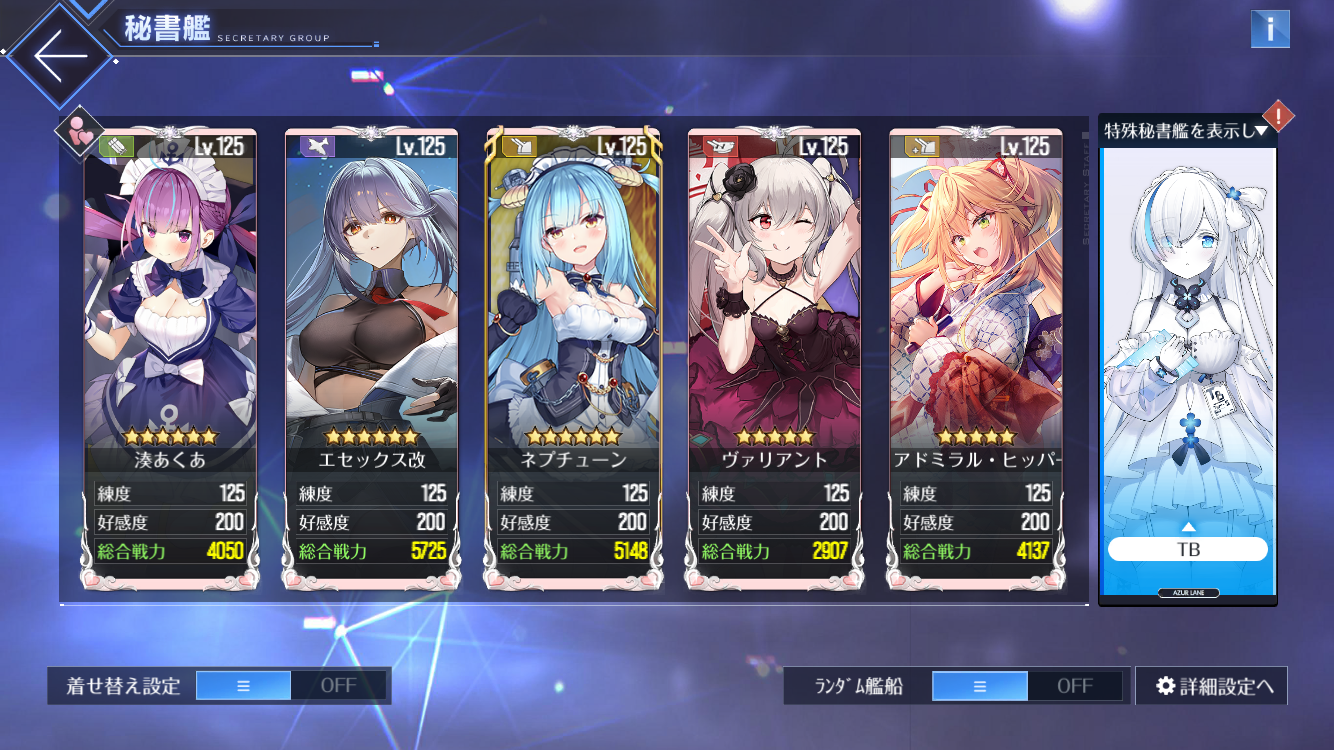
Task: Open the 特殊秘書艦を表示 dropdown
Action: tap(1186, 130)
